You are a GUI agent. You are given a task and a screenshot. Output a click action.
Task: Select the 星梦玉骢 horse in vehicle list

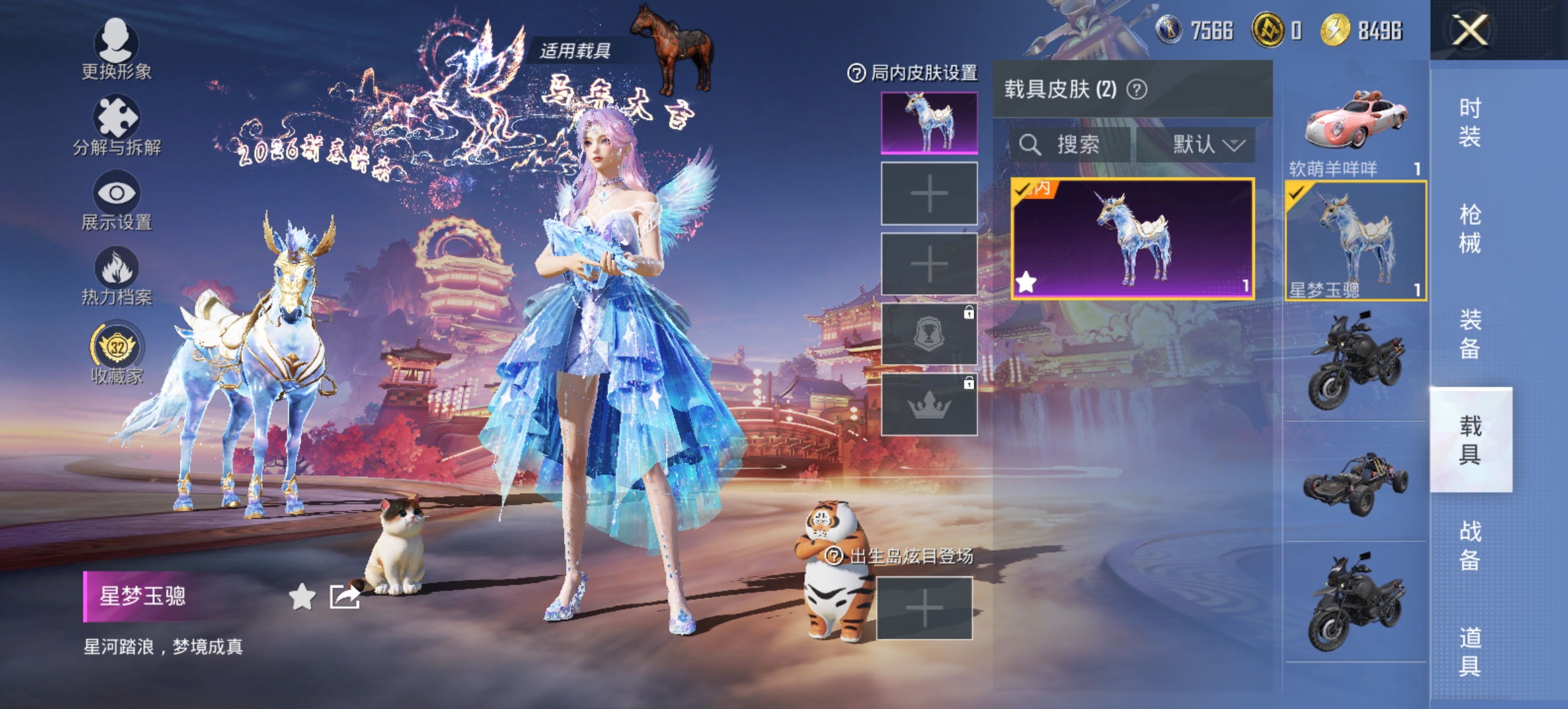1355,240
